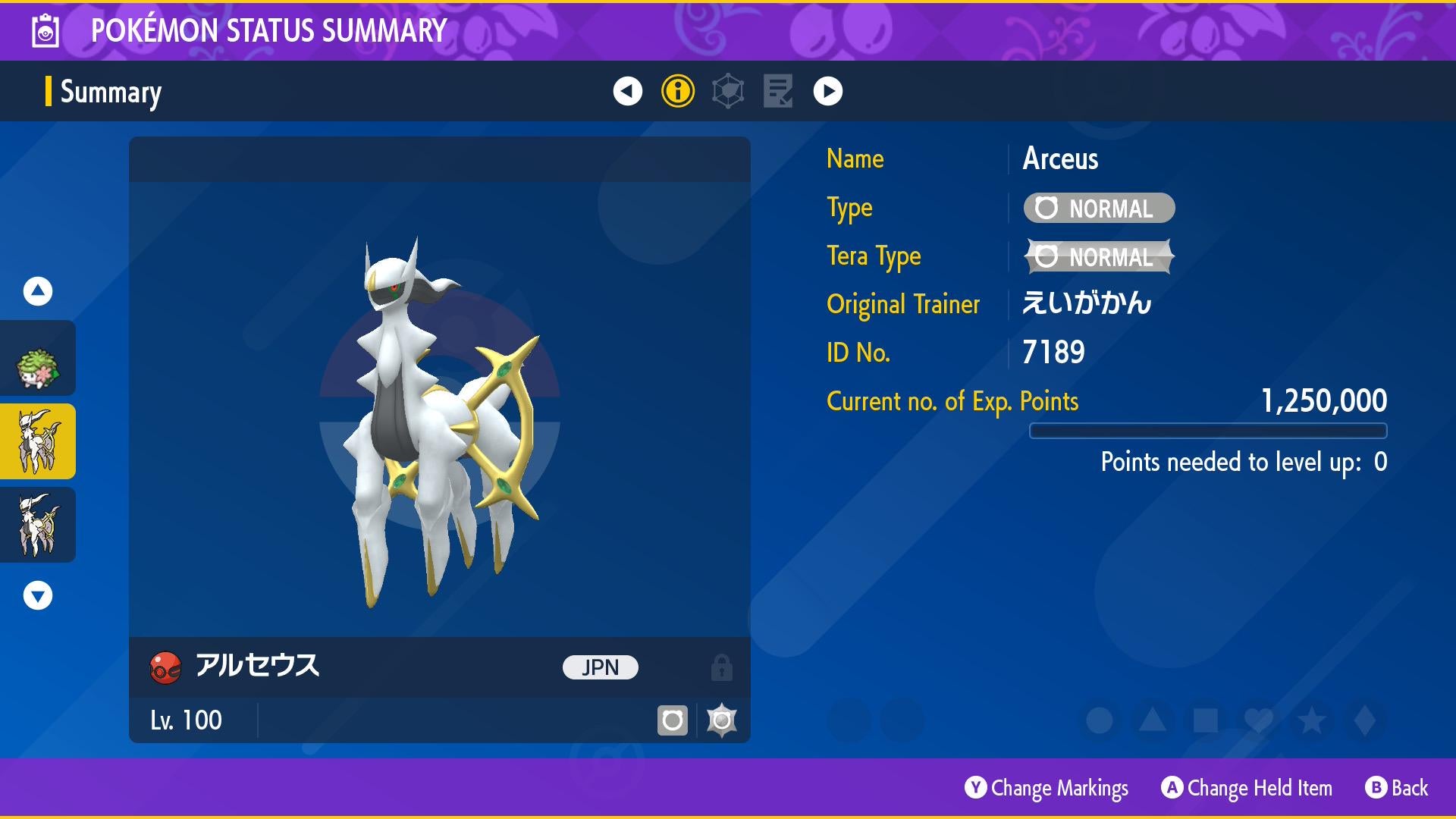The image size is (1456, 819).
Task: Select the Arceus thumbnail below the highlighted one
Action: 38,525
